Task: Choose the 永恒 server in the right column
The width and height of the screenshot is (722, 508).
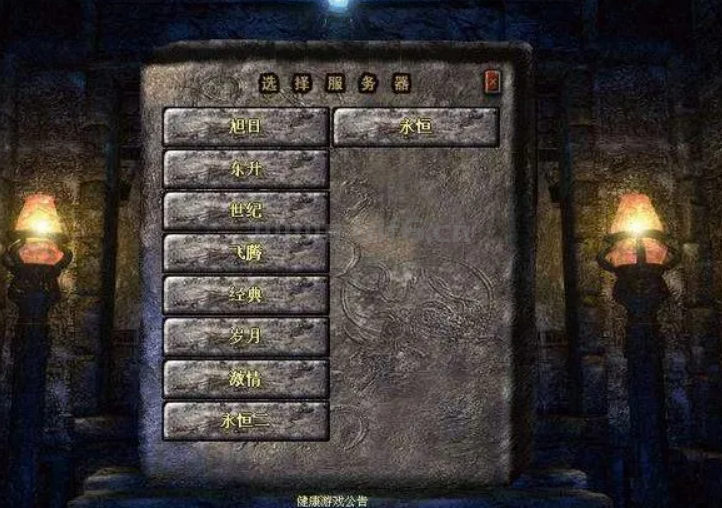Action: (x=415, y=127)
